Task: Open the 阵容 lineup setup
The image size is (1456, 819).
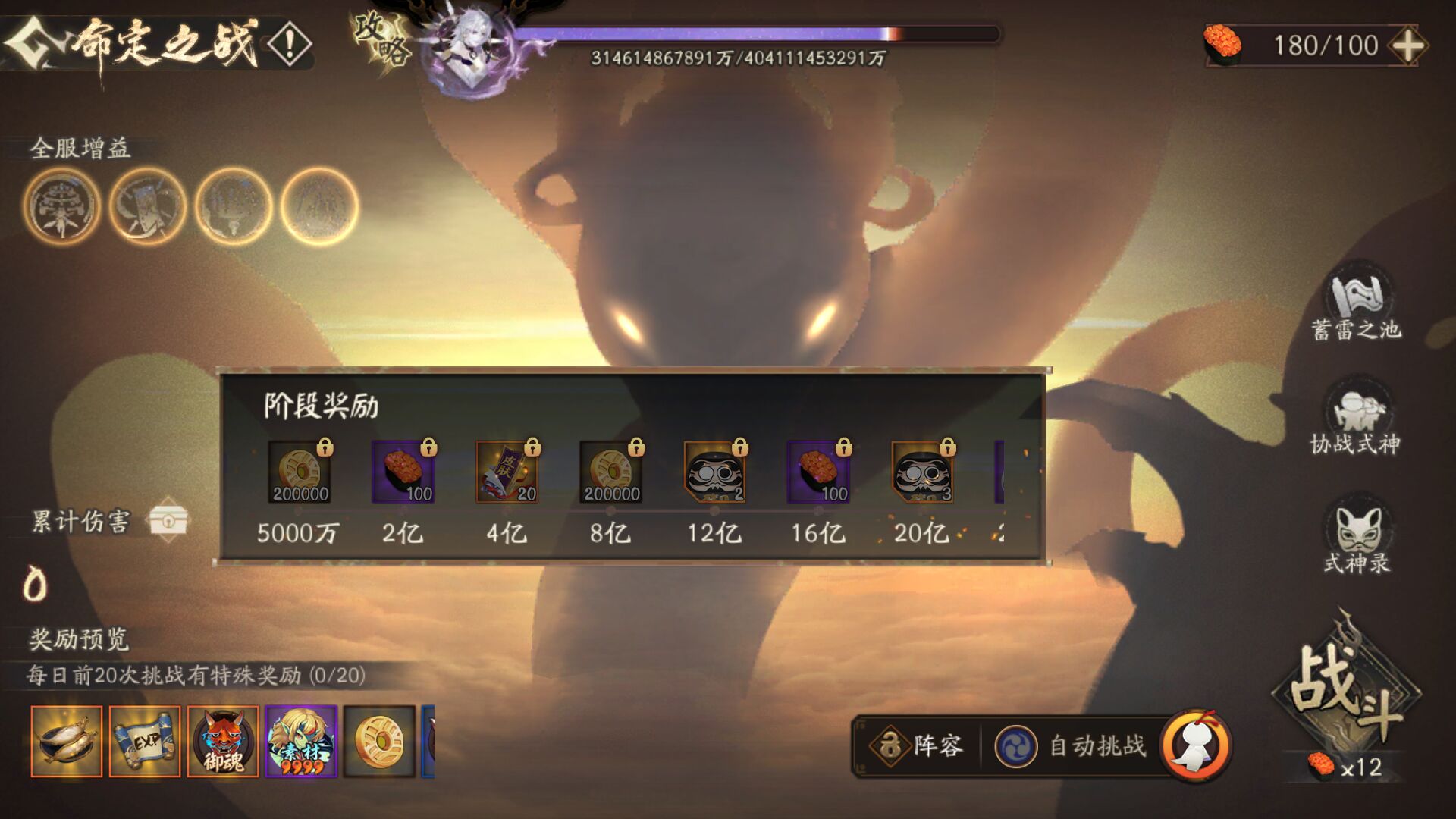Action: (918, 746)
